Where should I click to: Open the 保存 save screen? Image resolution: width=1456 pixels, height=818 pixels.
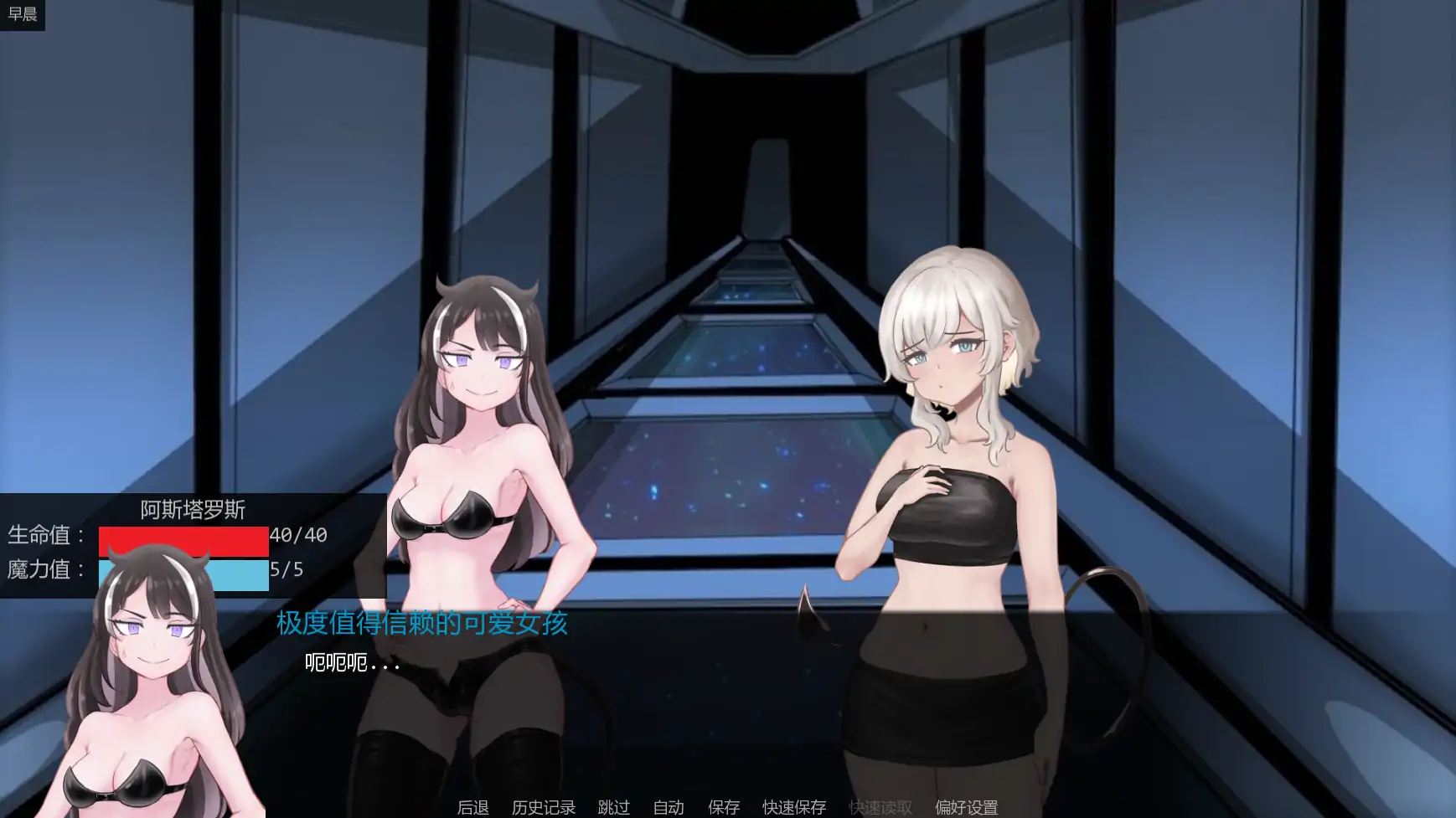(724, 807)
